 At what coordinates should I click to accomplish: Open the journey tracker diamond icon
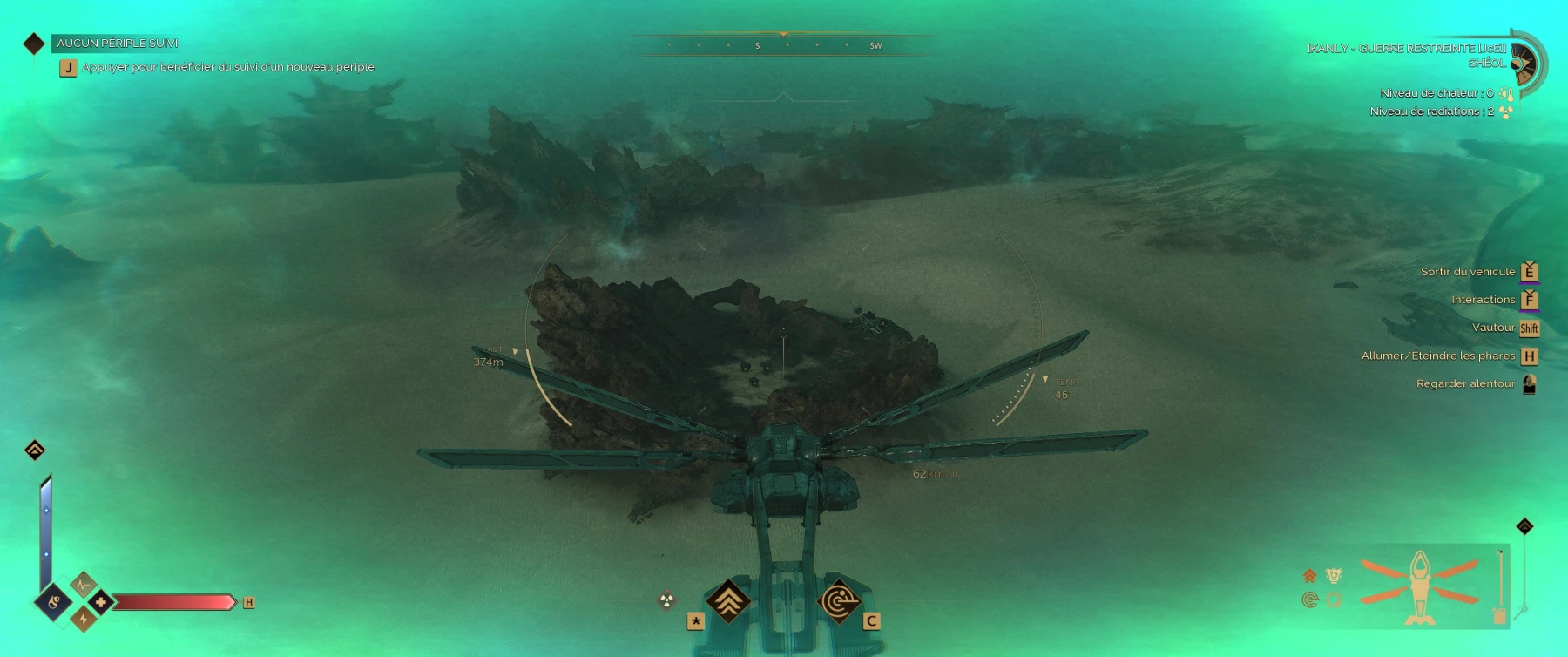(34, 44)
